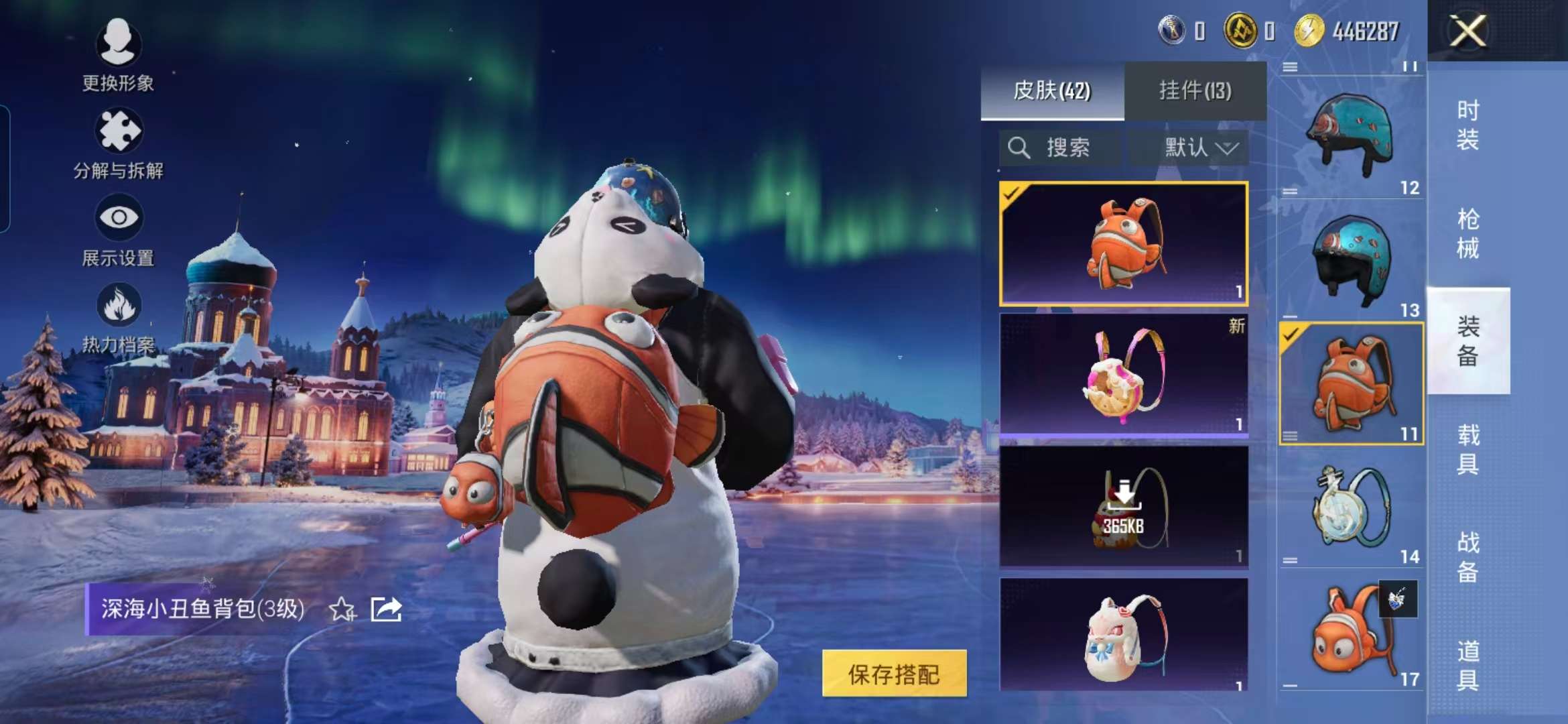Switch to the 挂件(13) pendants tab
The width and height of the screenshot is (1568, 724).
(1195, 90)
